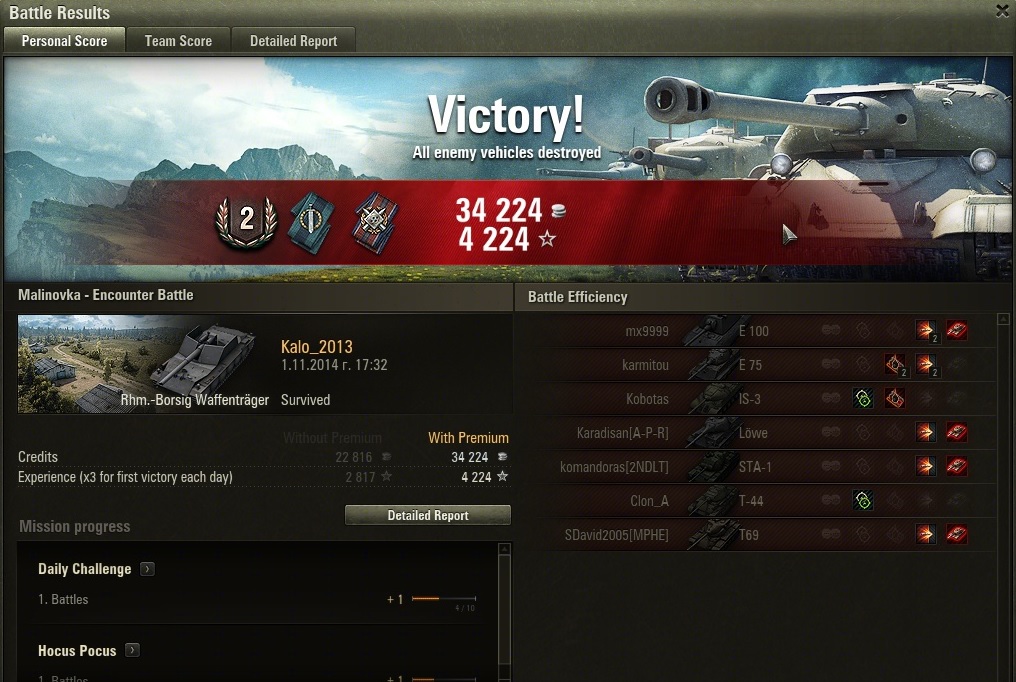Expand the Hocus Pocus mission arrow

pyautogui.click(x=132, y=651)
